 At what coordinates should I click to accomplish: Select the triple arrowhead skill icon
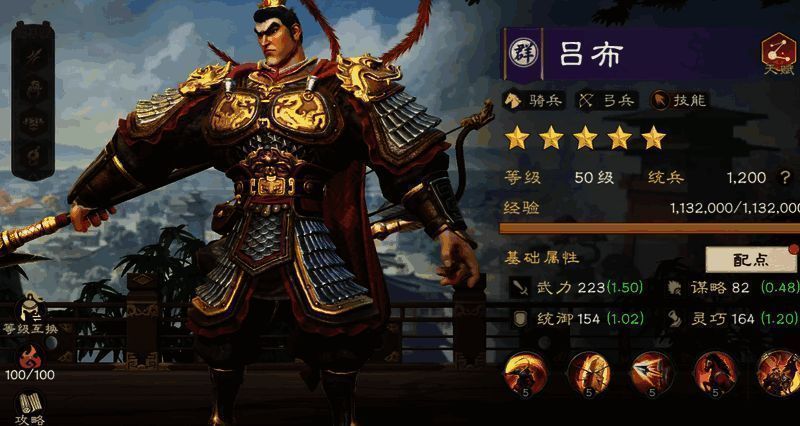point(651,373)
